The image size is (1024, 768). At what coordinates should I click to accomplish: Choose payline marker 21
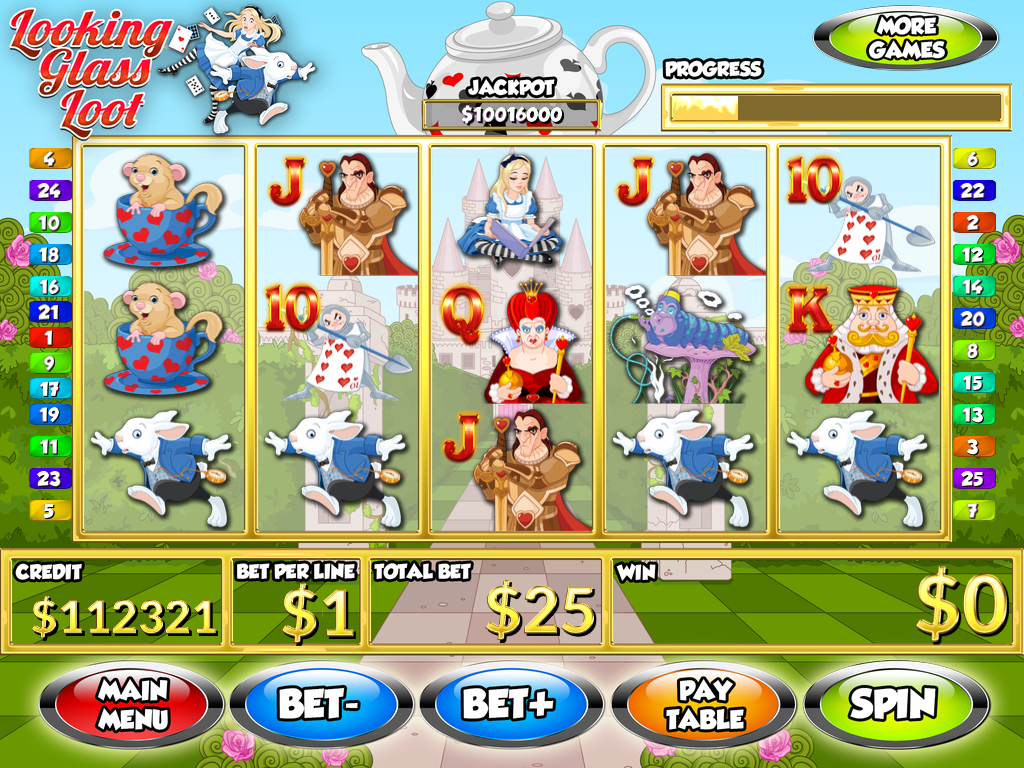[50, 312]
